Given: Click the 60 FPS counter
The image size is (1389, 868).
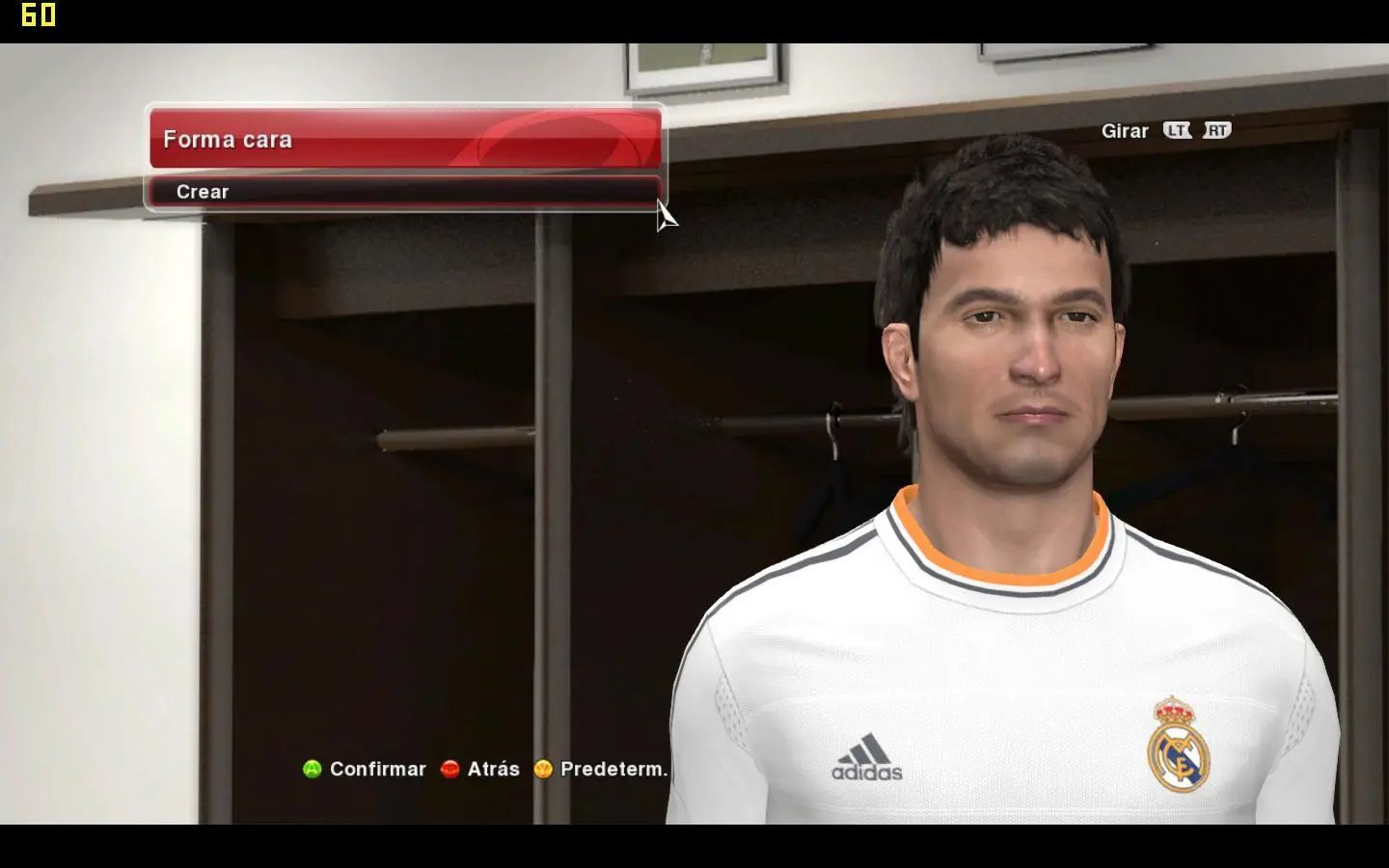Looking at the screenshot, I should click(39, 14).
